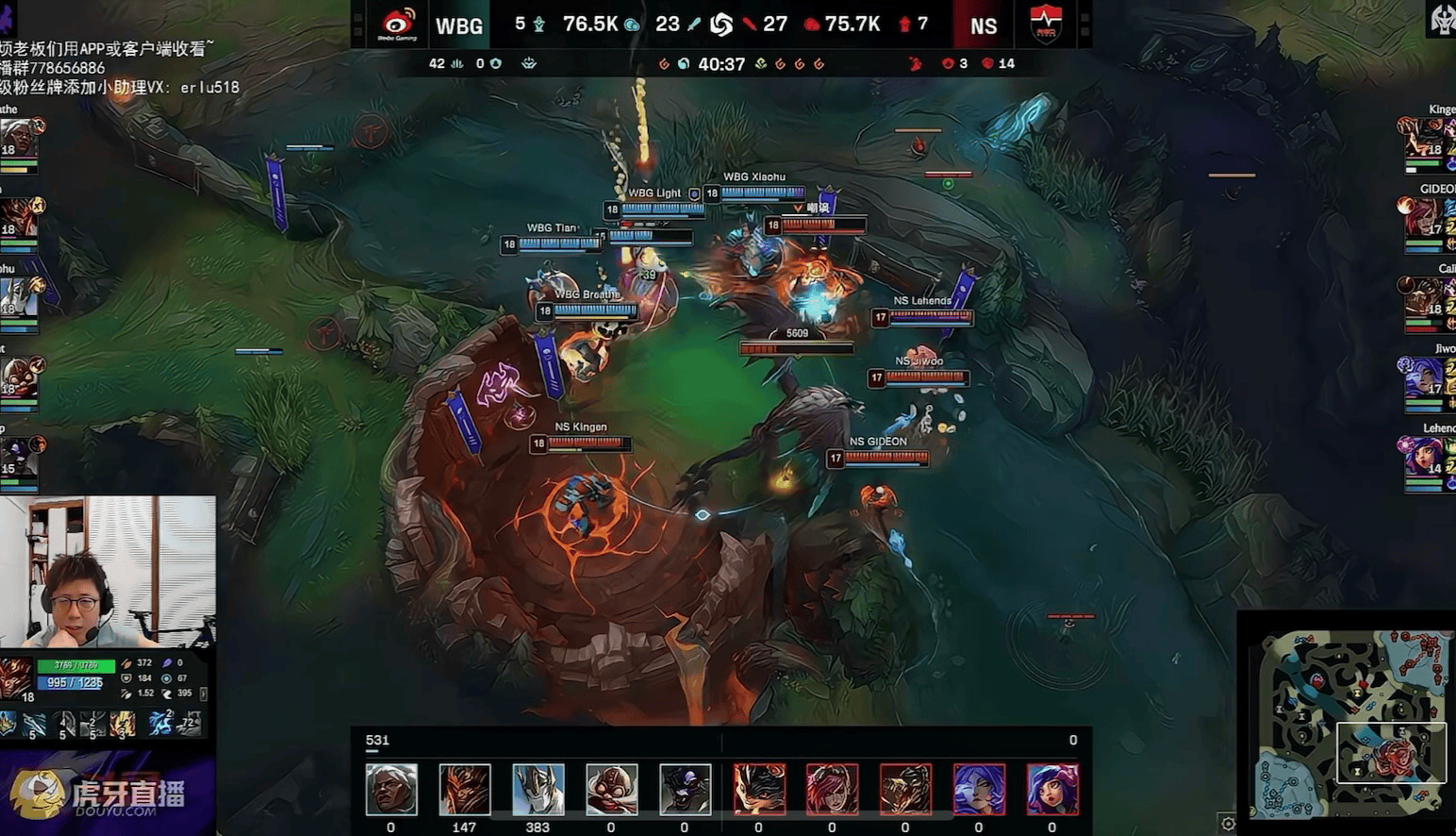
Task: Click the NS team logo
Action: pos(1045,25)
